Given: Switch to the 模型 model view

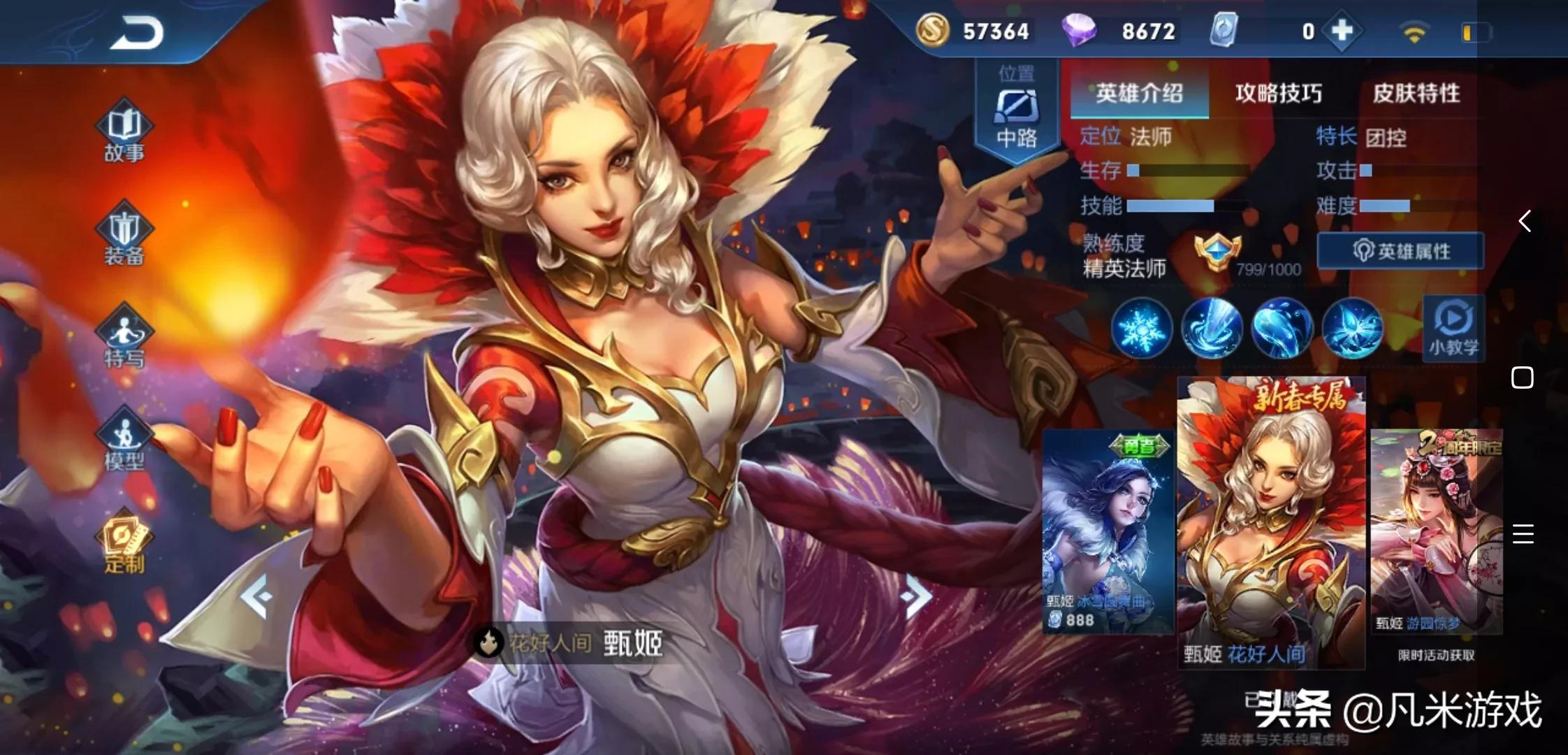Looking at the screenshot, I should coord(124,439).
